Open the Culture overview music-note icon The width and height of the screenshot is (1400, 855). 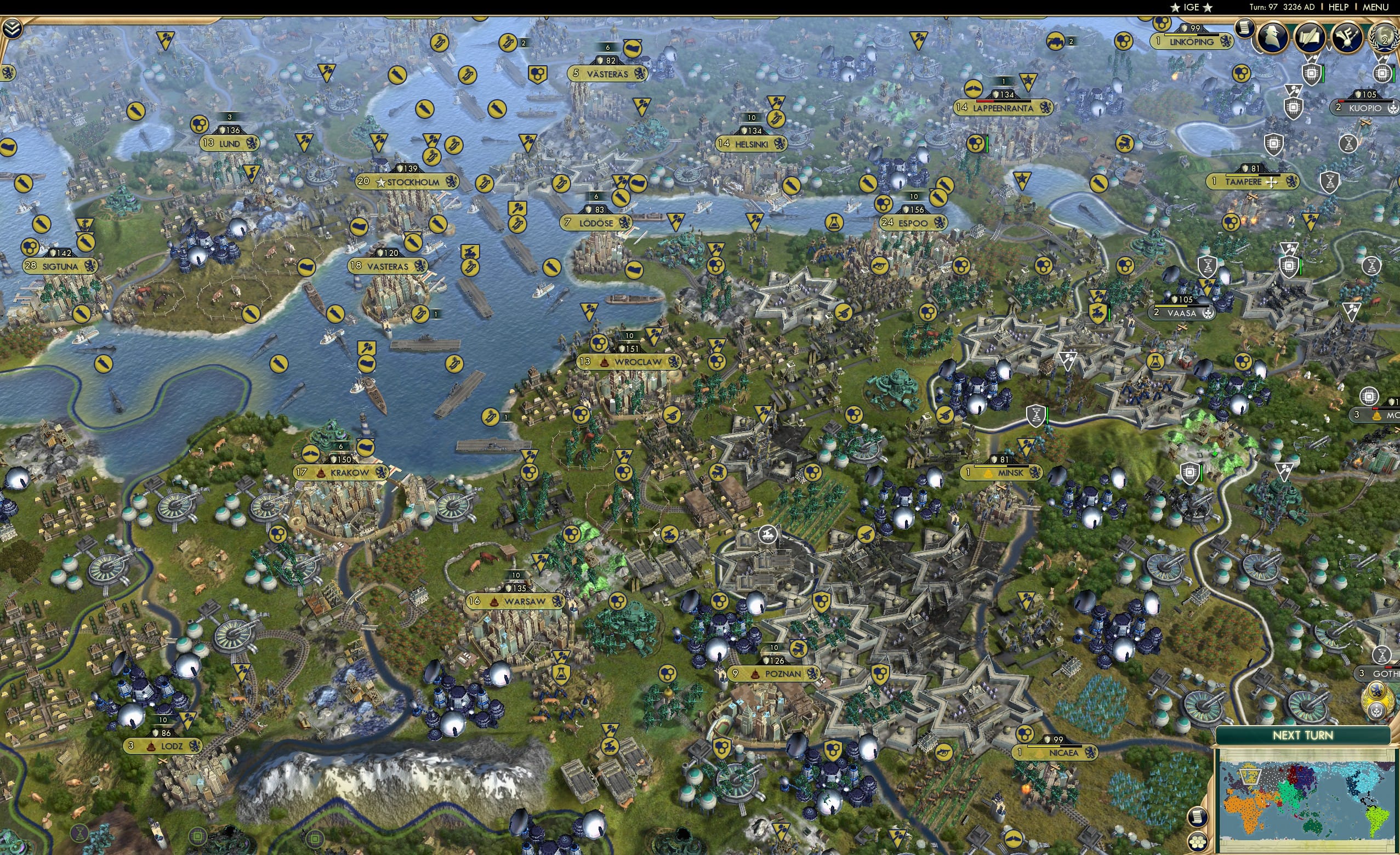click(x=1347, y=36)
